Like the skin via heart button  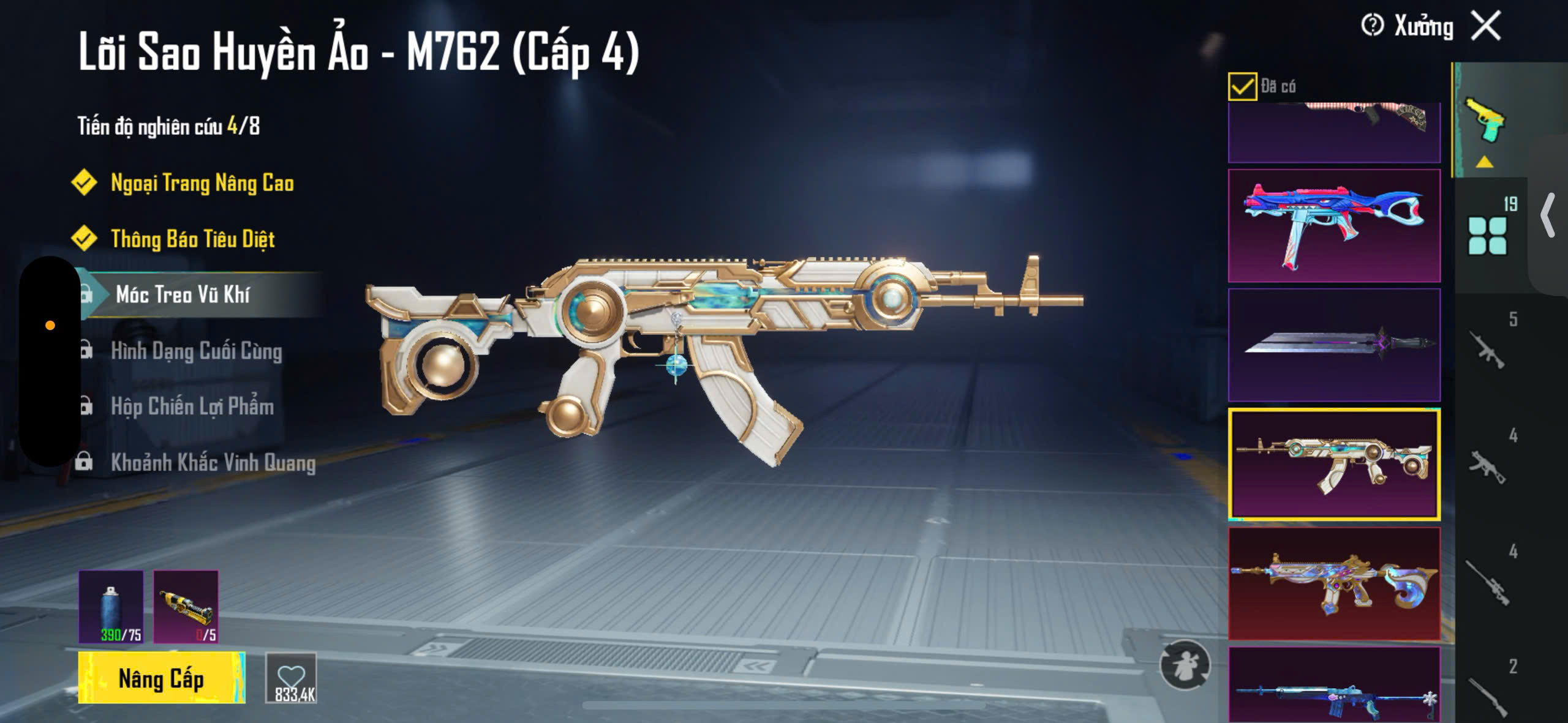click(x=292, y=678)
